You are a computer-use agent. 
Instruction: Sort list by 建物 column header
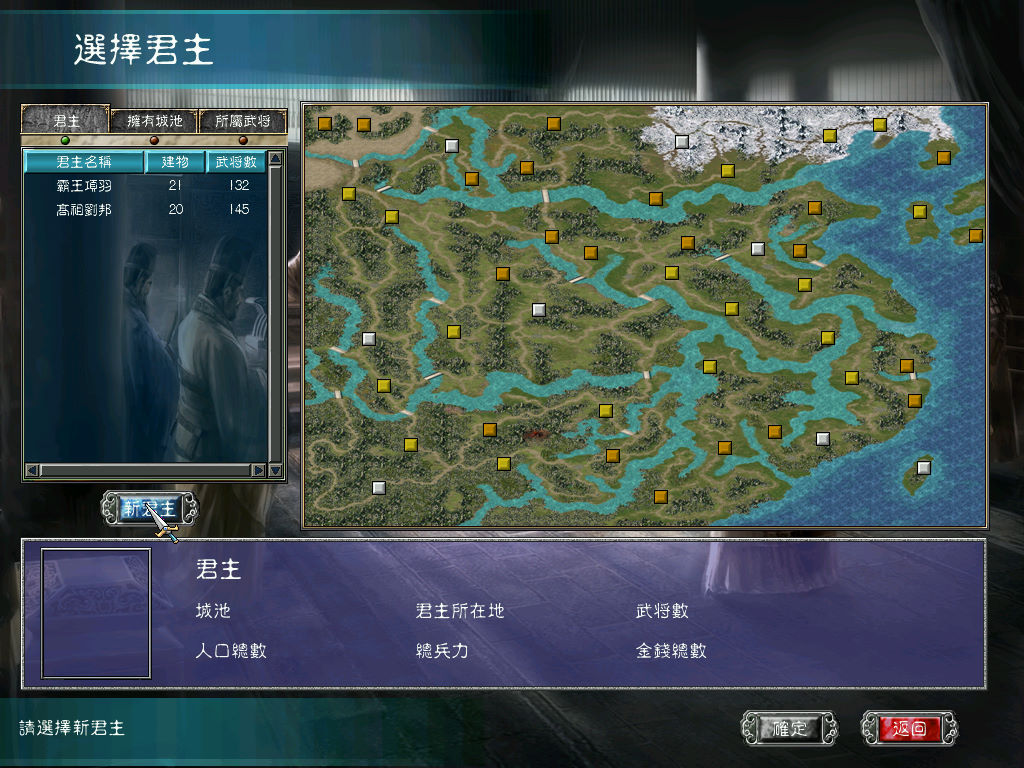(175, 161)
